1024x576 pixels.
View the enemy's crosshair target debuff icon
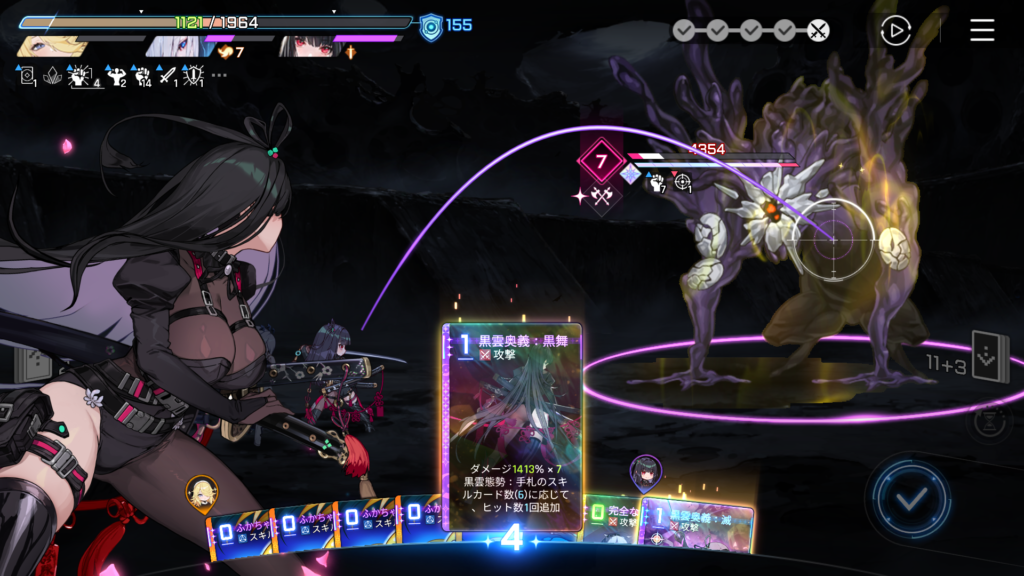683,181
